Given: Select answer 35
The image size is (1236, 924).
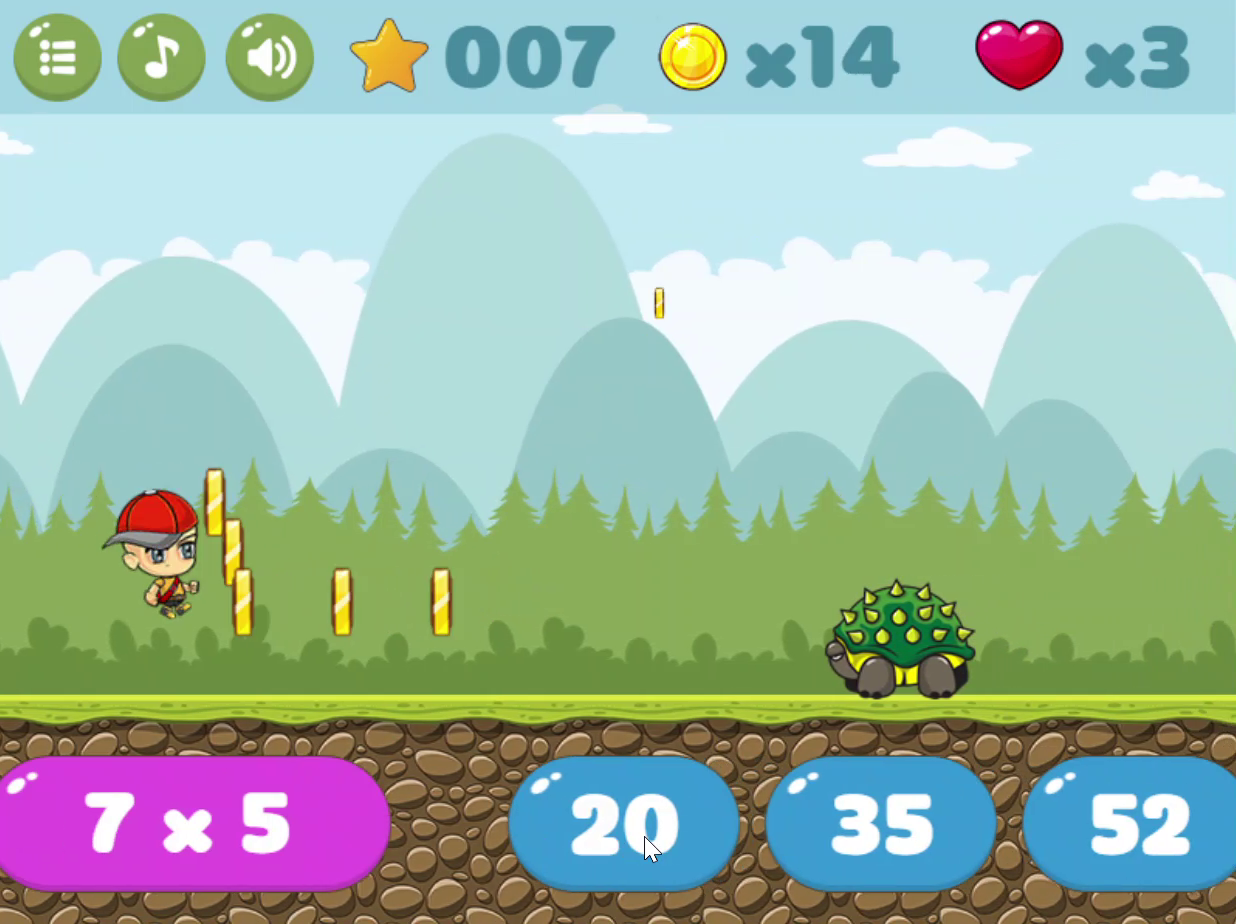Looking at the screenshot, I should [x=880, y=823].
